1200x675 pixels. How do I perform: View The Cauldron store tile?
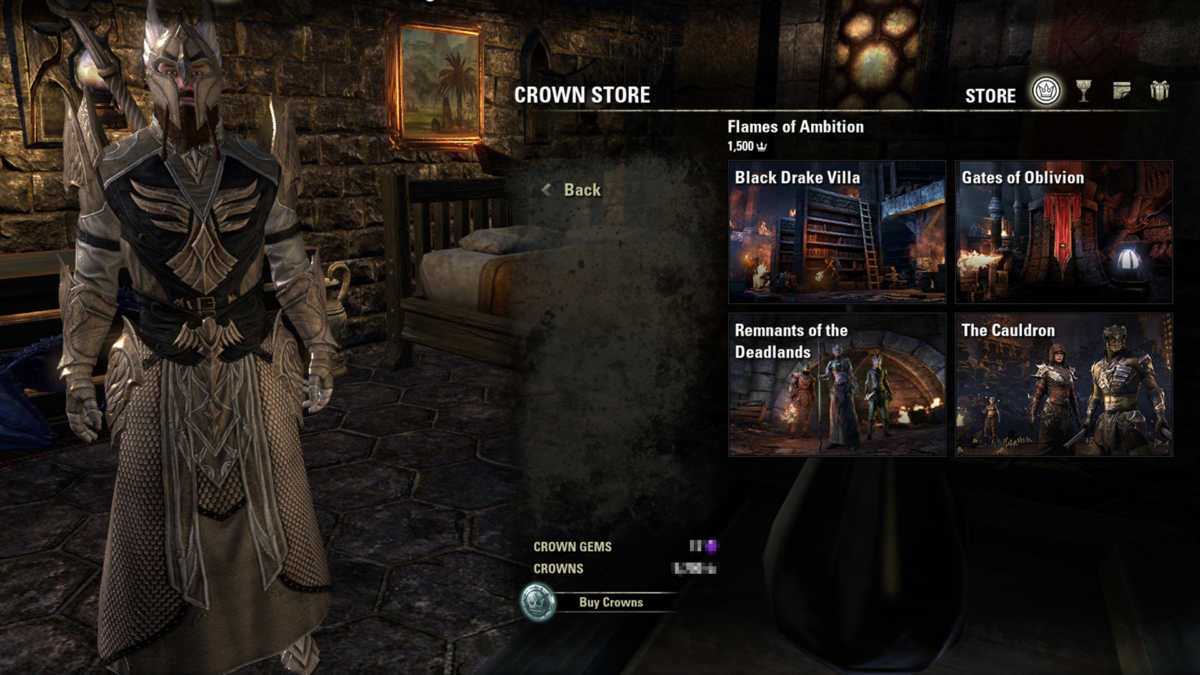coord(1063,385)
